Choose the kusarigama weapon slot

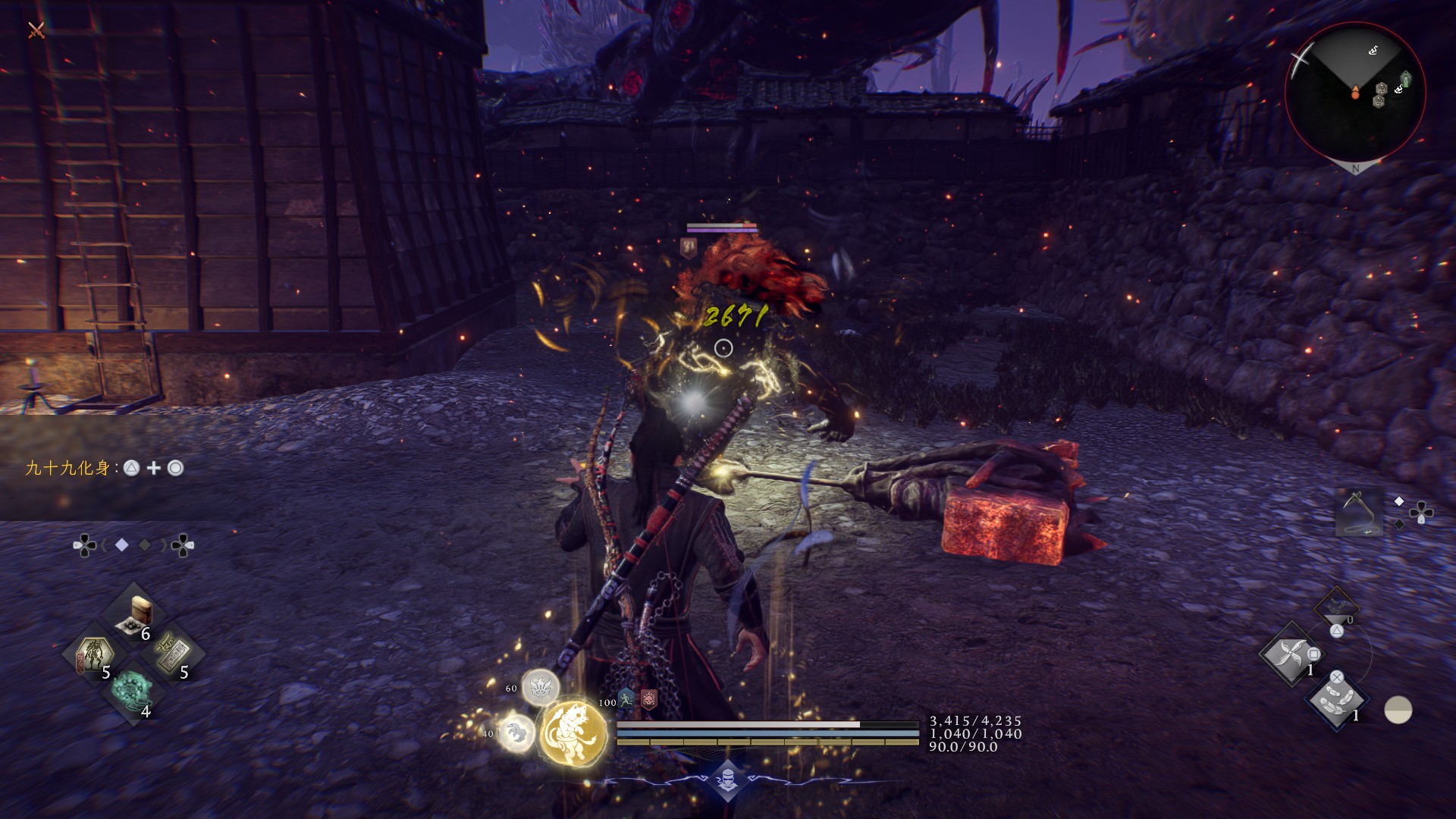pos(1358,512)
